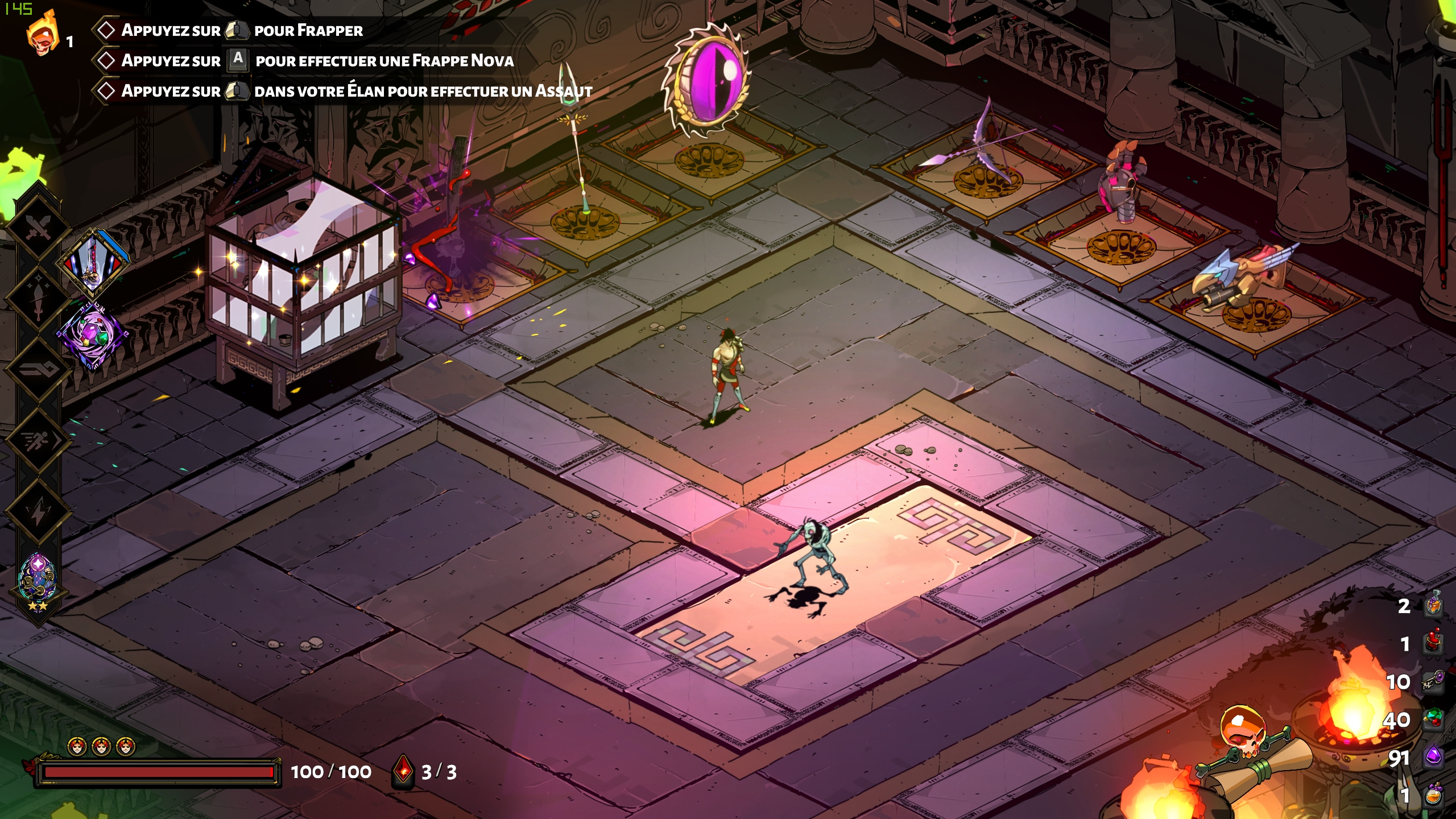Viewport: 1456px width, 819px height.
Task: Select the sparkling dagger Special boon slot
Action: pyautogui.click(x=38, y=297)
